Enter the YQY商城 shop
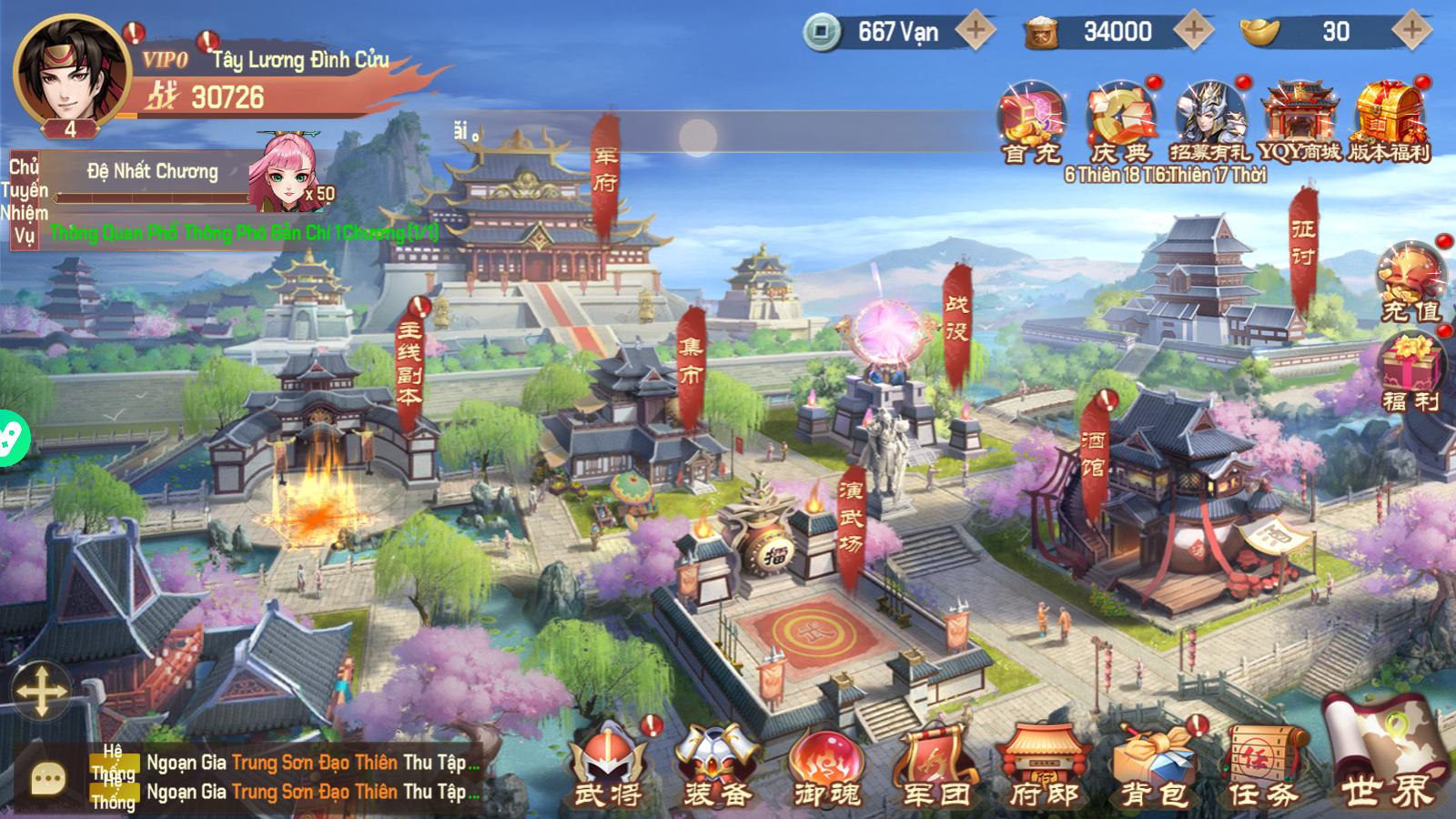Viewport: 1456px width, 819px height. coord(1299,120)
